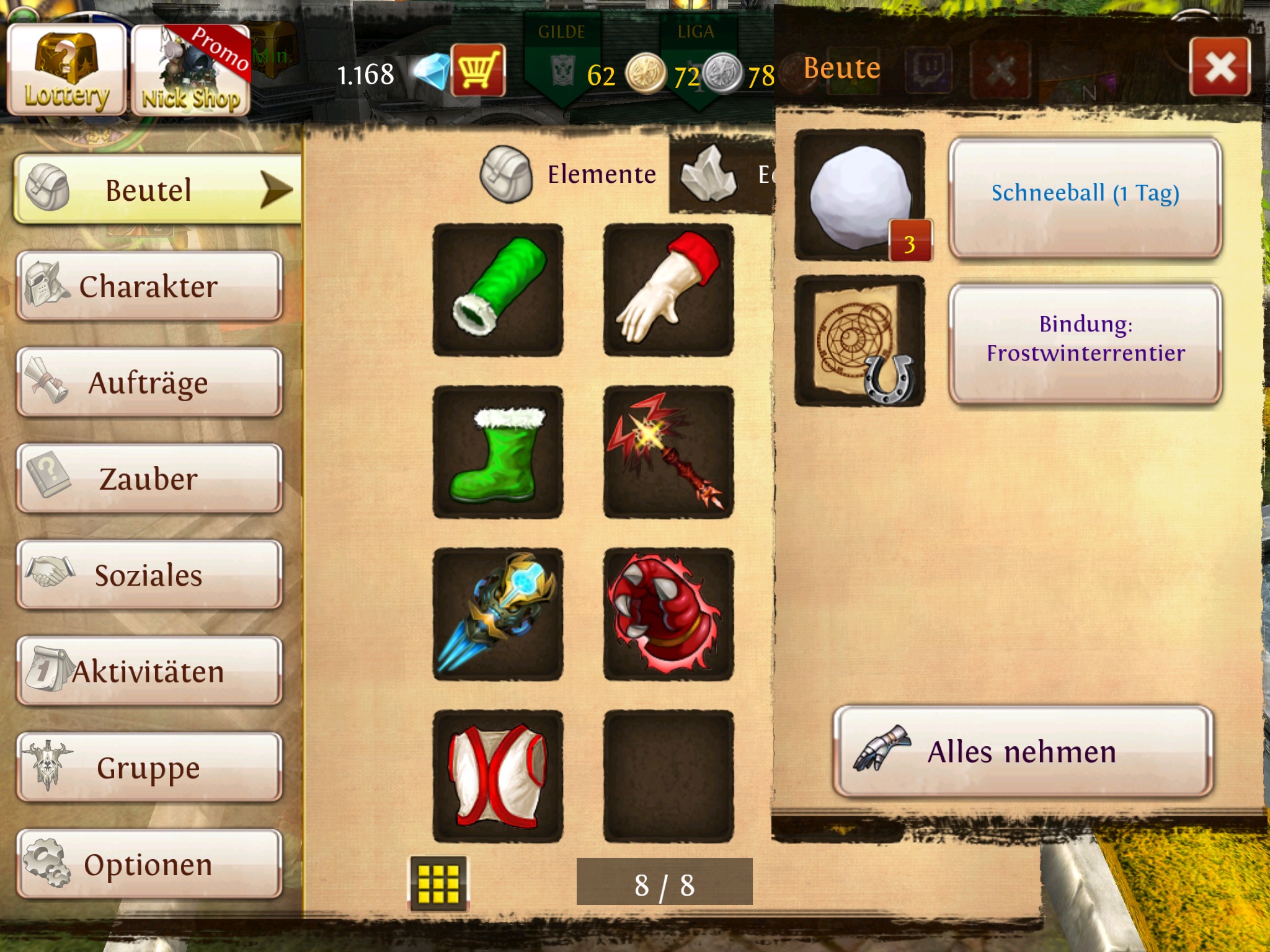Switch to the Elemente tab
Screen dimensions: 1270x952
point(571,175)
